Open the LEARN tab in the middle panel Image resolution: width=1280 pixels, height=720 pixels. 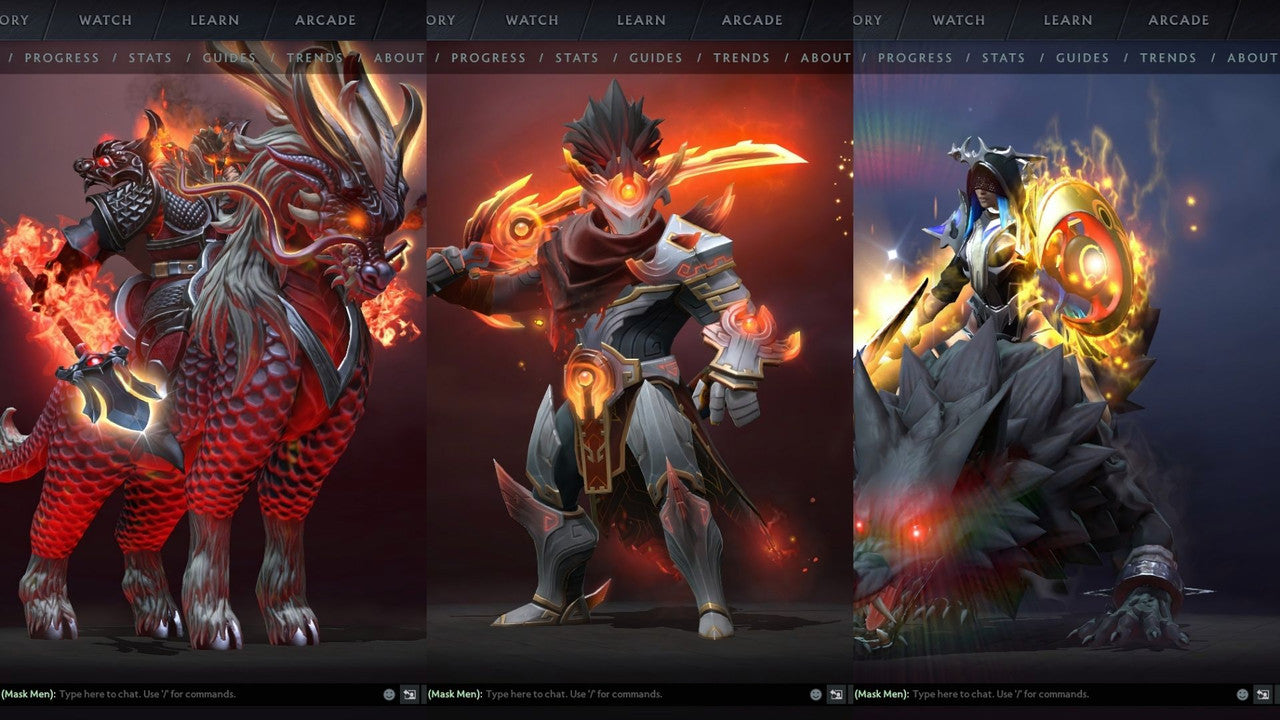(x=640, y=20)
